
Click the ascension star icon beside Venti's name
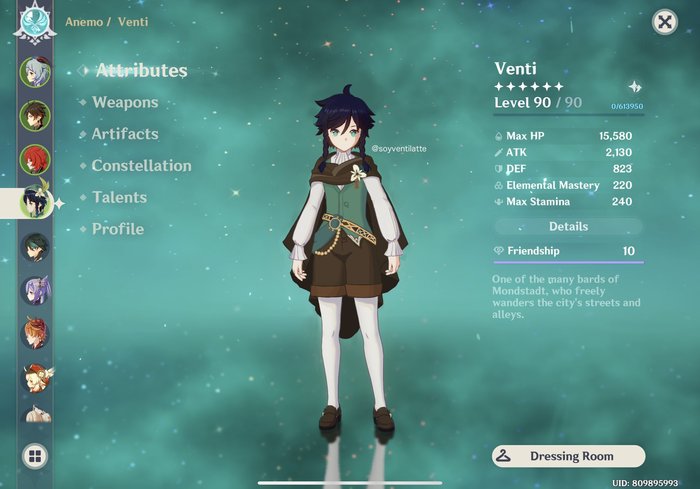(x=634, y=87)
